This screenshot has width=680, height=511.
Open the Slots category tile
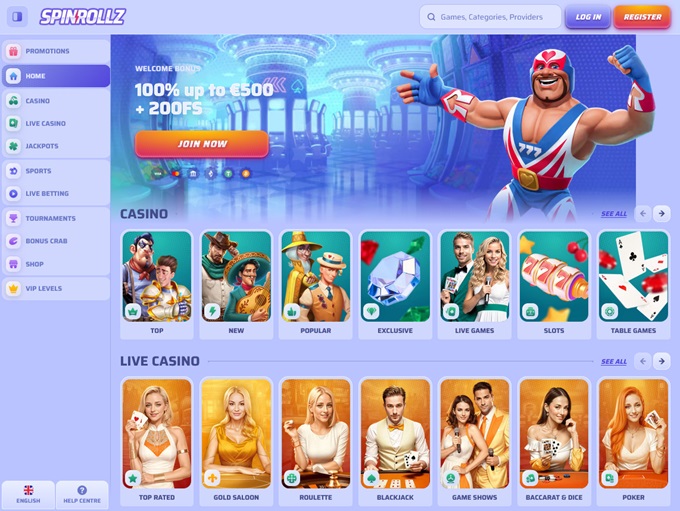pyautogui.click(x=554, y=284)
